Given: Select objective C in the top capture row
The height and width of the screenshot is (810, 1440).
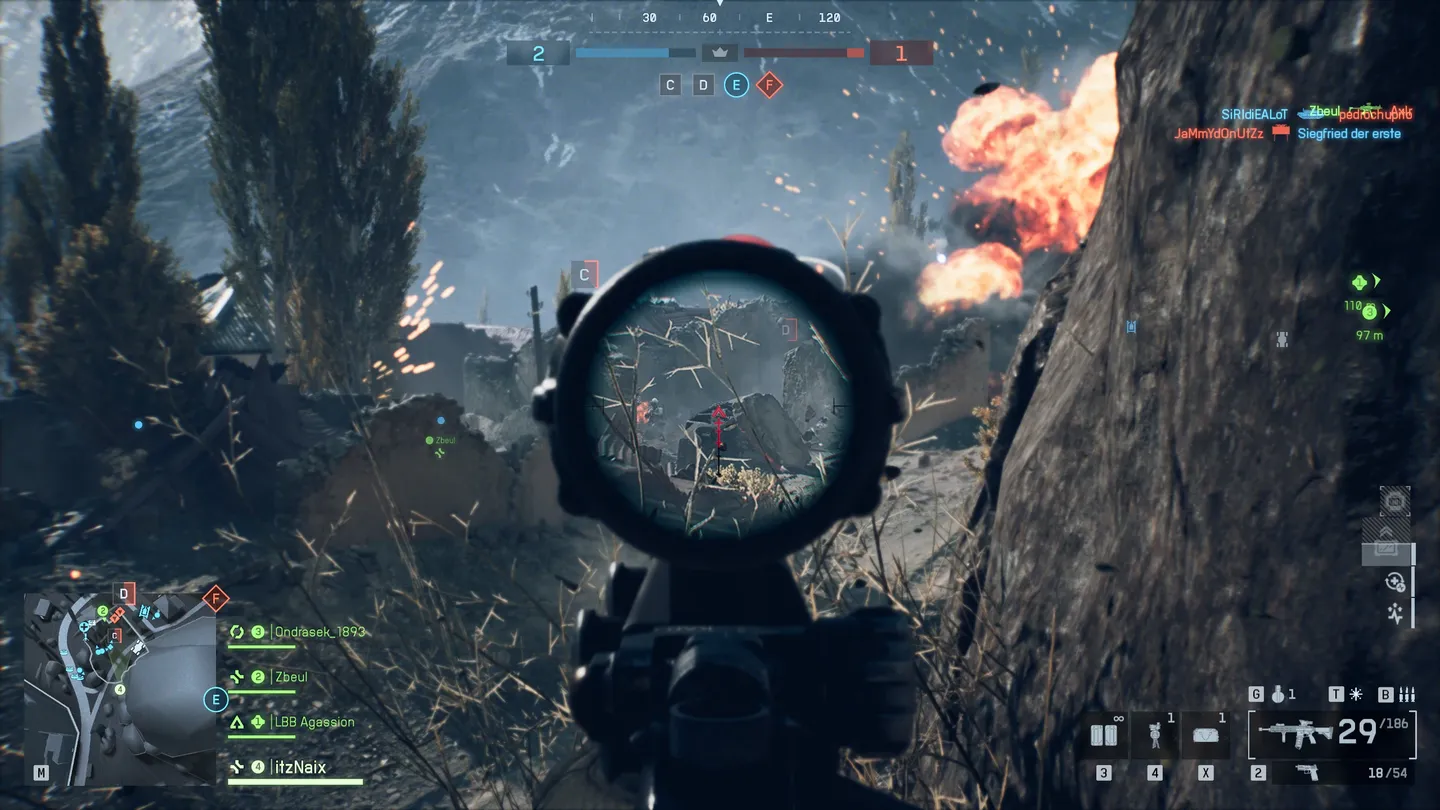Looking at the screenshot, I should coord(671,85).
